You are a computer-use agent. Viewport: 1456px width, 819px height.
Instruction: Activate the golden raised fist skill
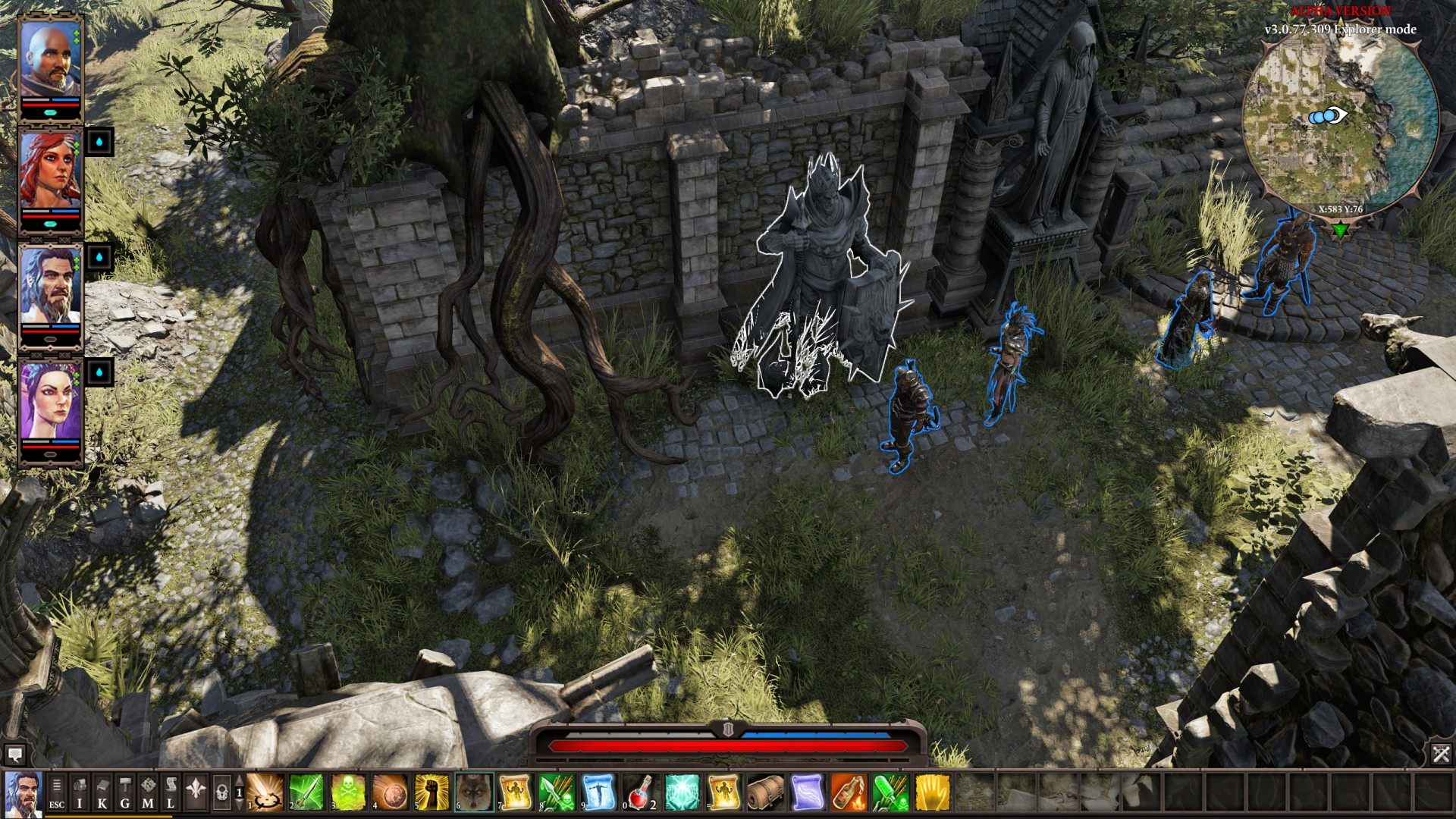(431, 792)
